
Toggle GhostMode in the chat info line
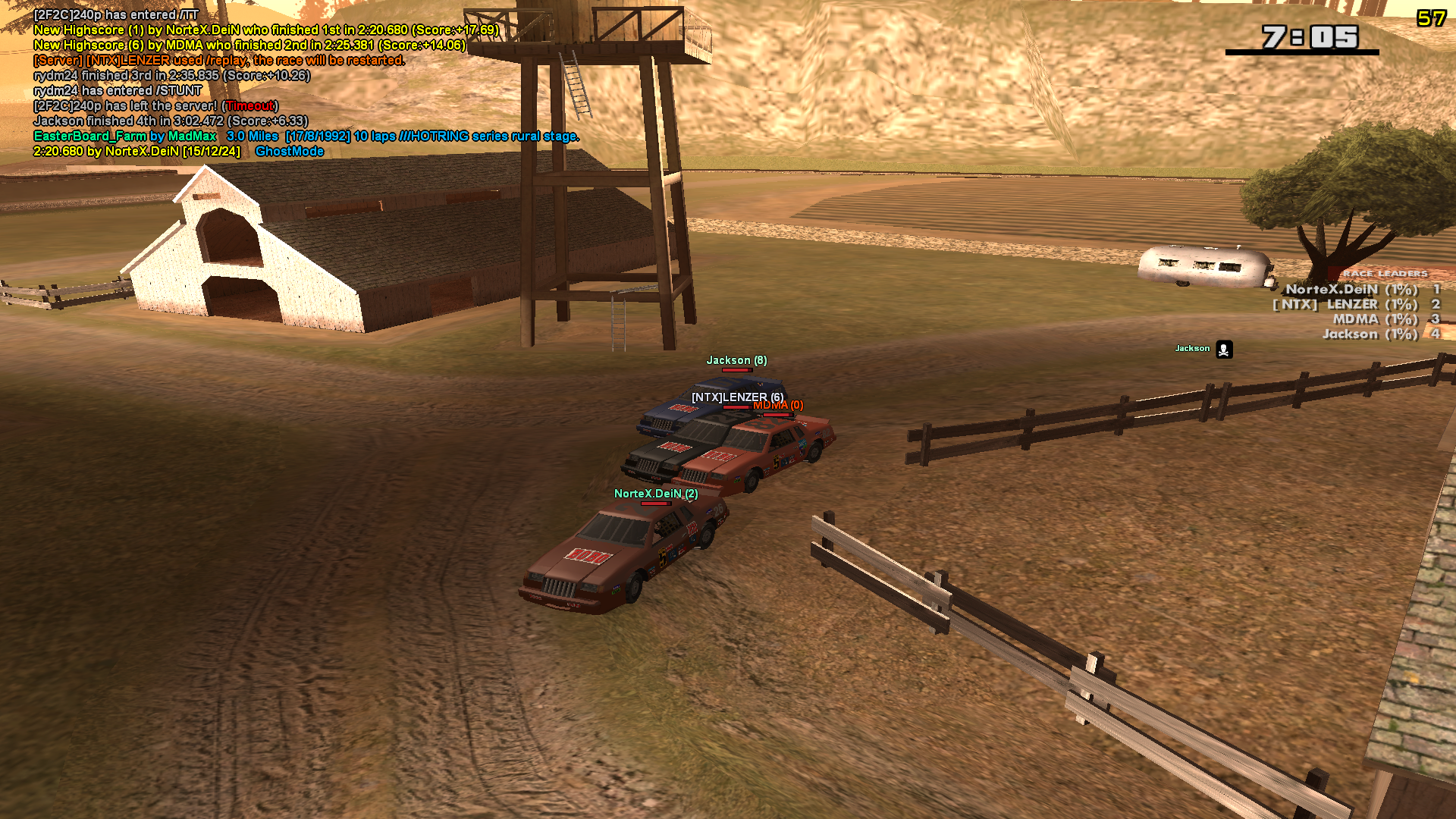290,151
